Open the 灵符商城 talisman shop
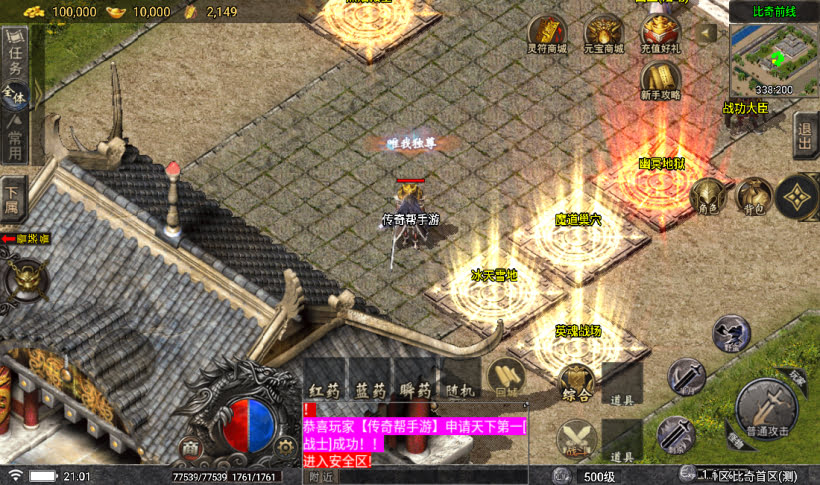This screenshot has width=820, height=485. click(546, 35)
